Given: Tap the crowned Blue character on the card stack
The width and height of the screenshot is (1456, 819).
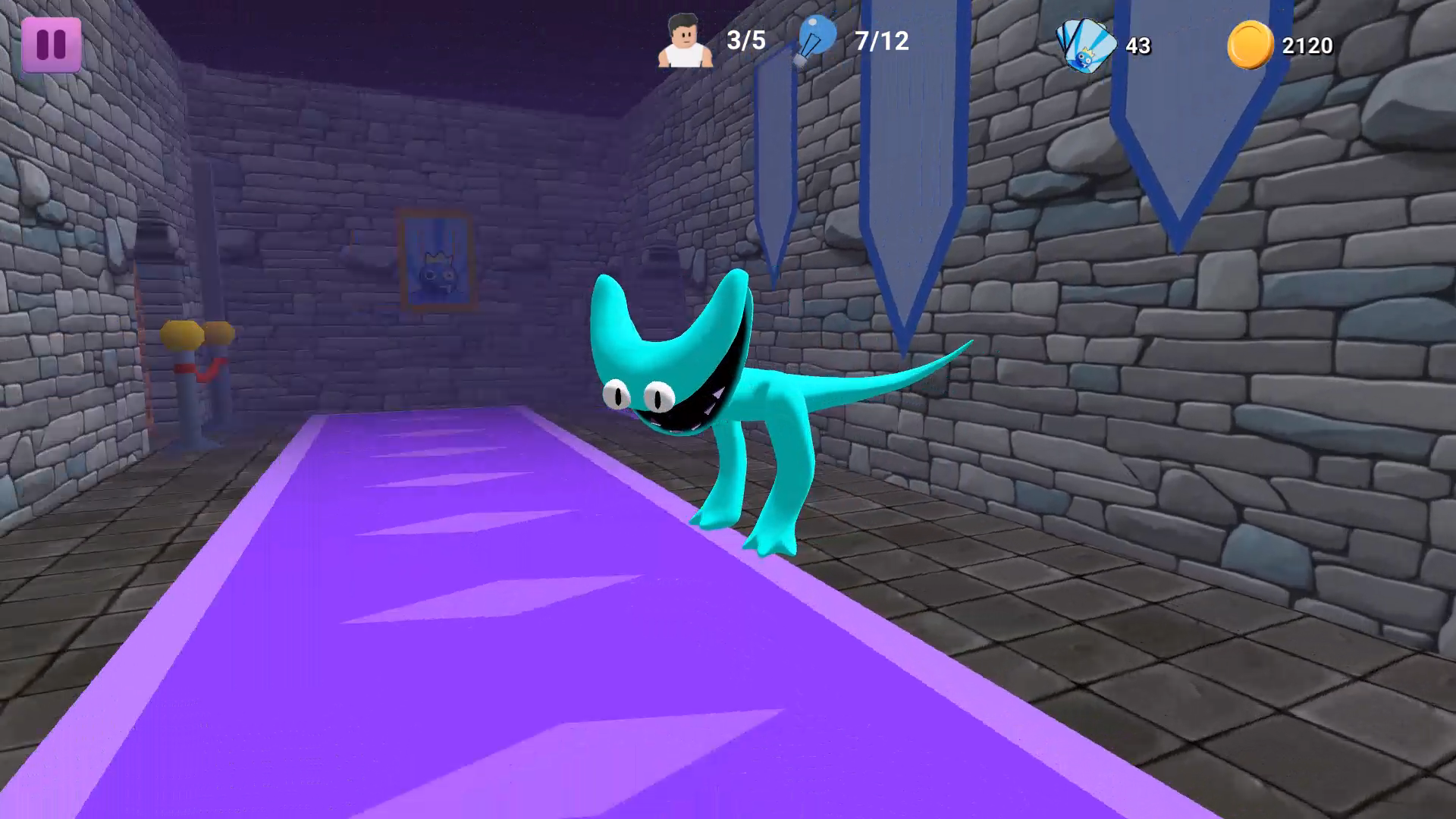Looking at the screenshot, I should coord(1083,59).
